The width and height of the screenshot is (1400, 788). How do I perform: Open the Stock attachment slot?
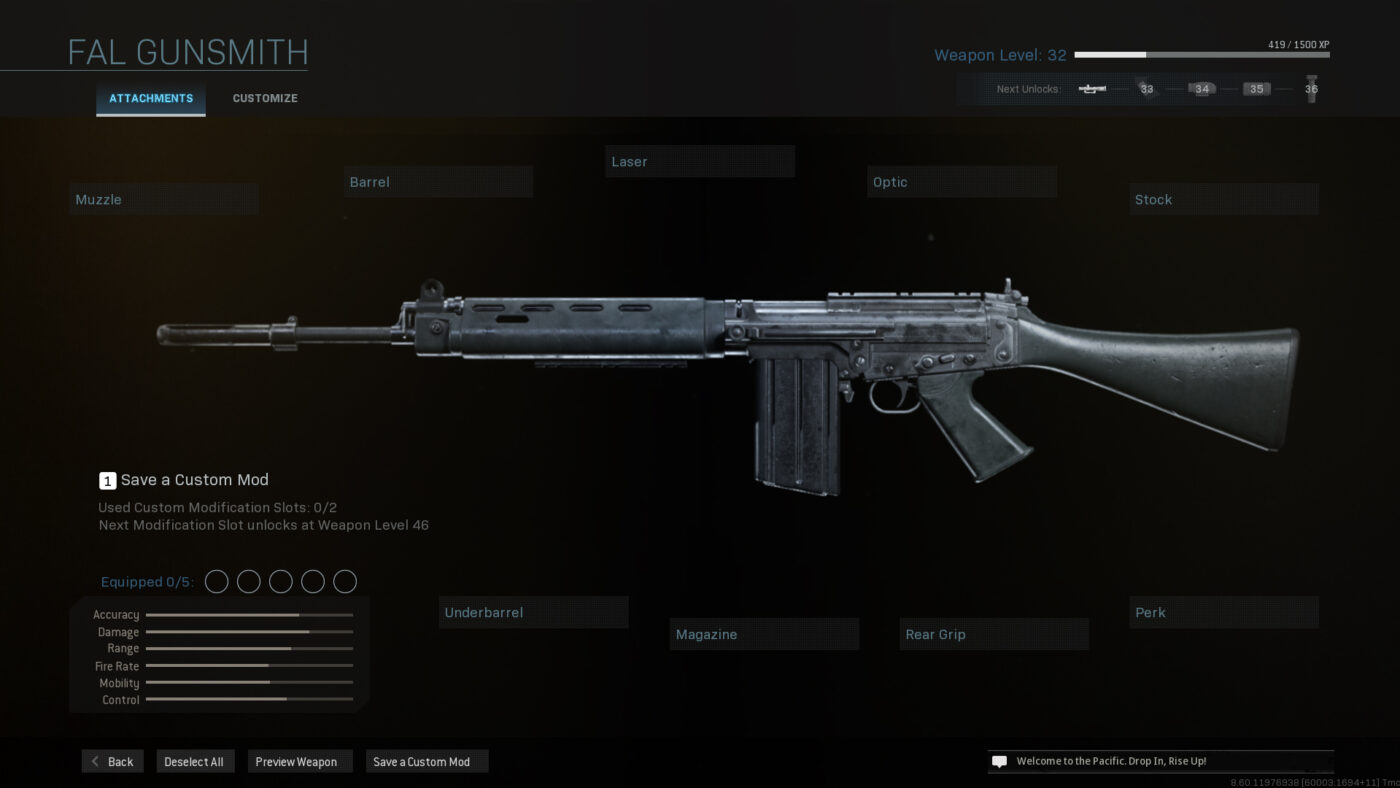1223,199
